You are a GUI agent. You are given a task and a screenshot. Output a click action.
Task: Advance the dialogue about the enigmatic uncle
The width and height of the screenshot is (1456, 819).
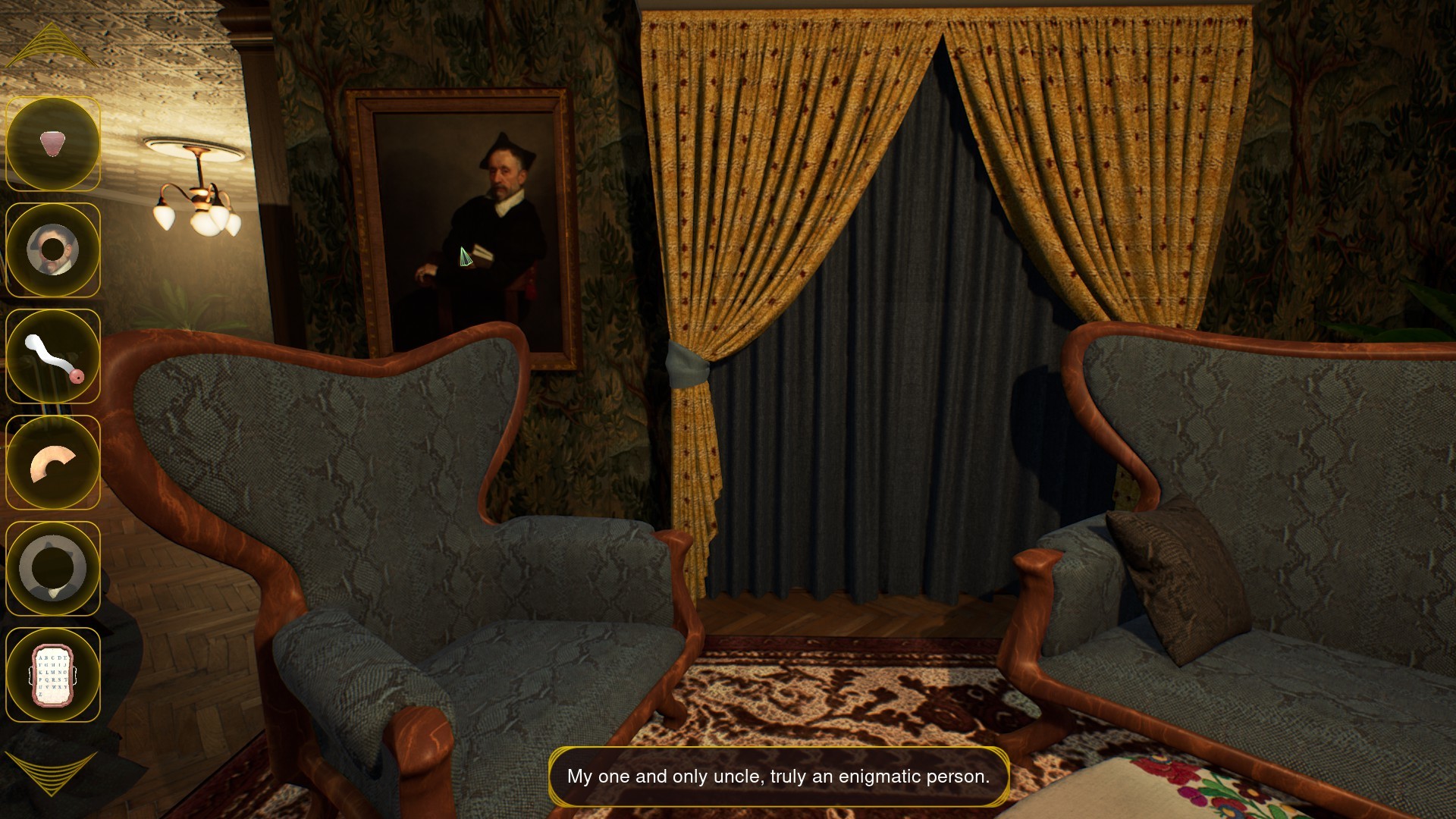pos(781,776)
